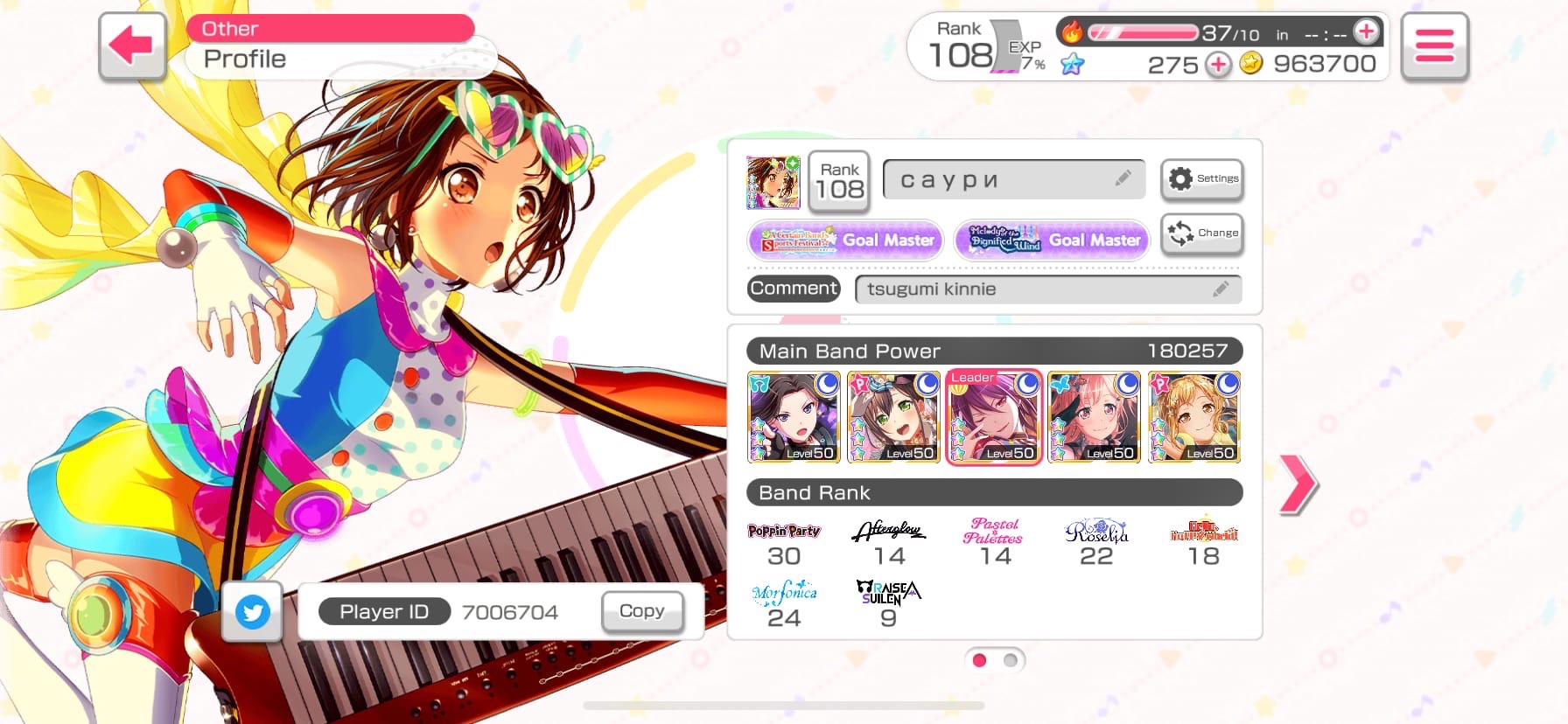Switch to the second page dot
The width and height of the screenshot is (1568, 724).
1011,660
